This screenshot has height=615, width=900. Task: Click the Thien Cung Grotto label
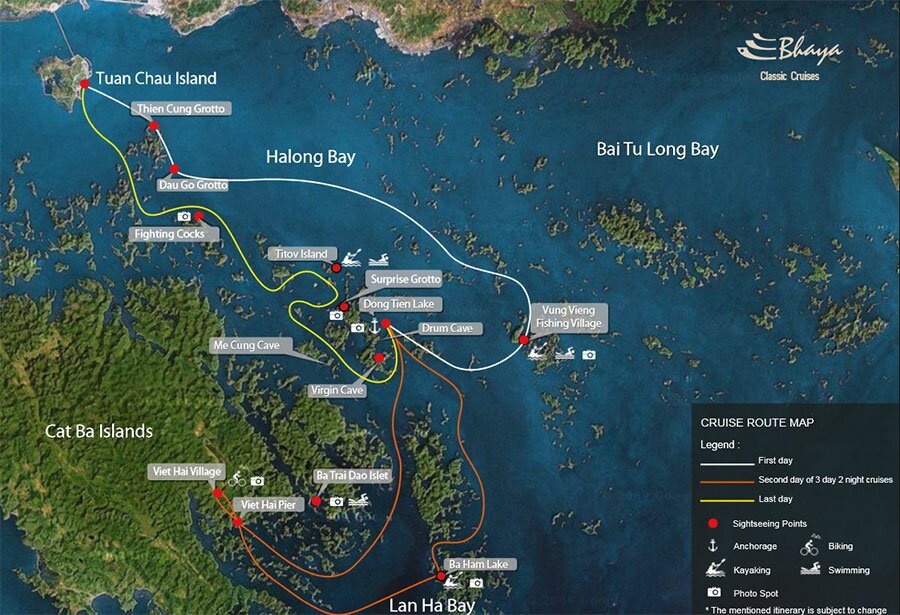point(181,108)
